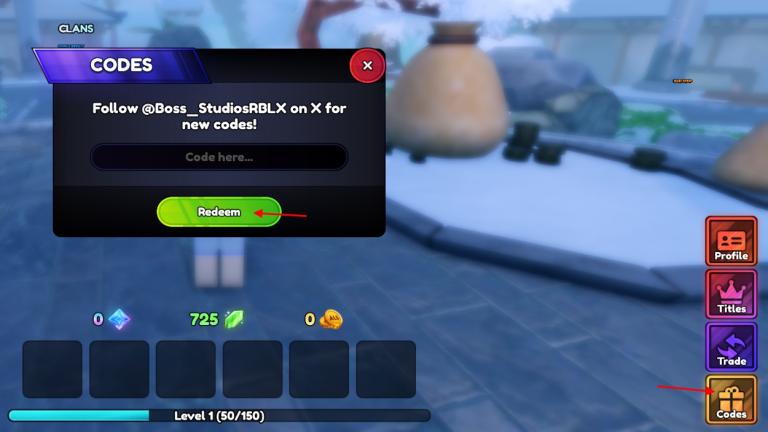Viewport: 768px width, 432px height.
Task: Close the Codes window
Action: pyautogui.click(x=367, y=66)
